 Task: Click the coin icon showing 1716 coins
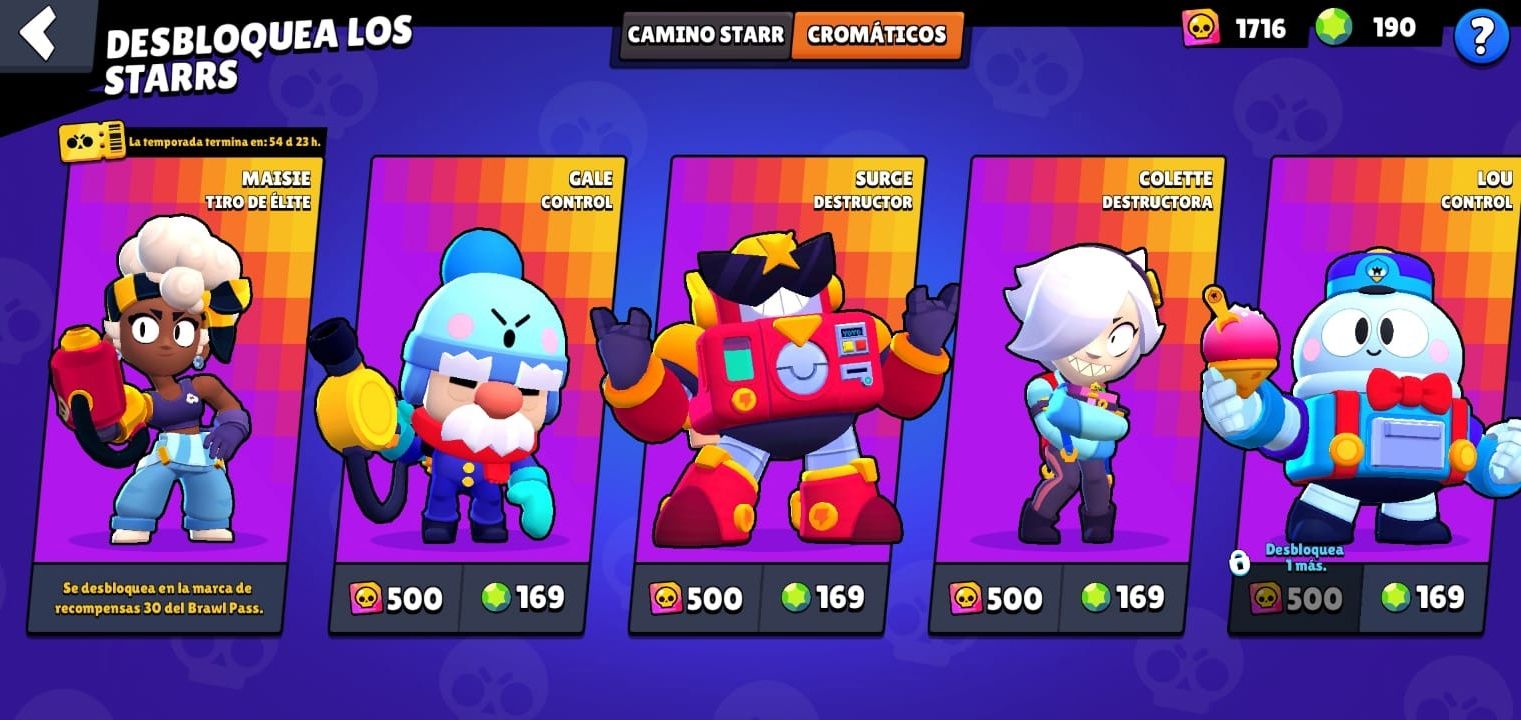1200,27
